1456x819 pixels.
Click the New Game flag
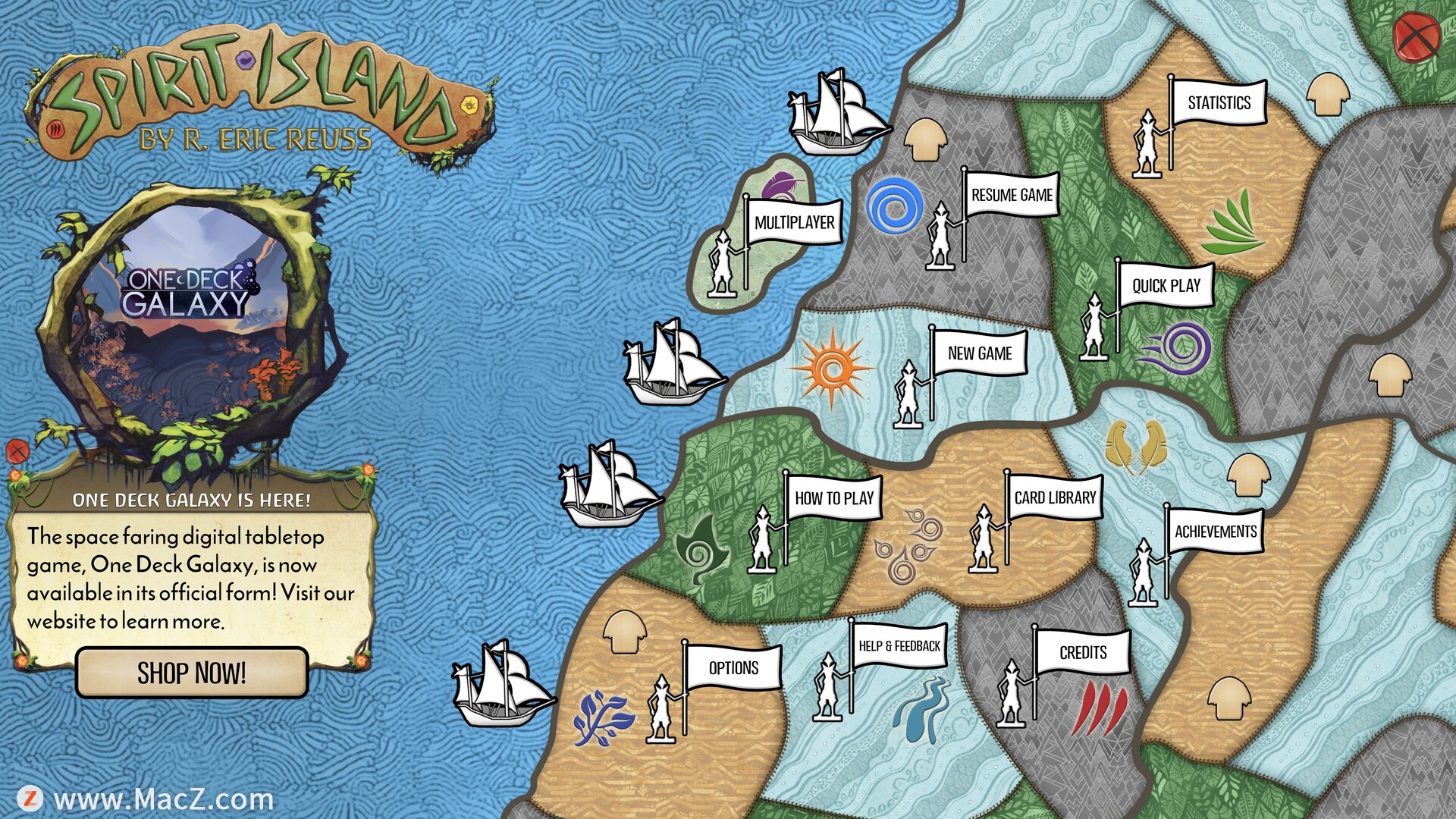point(979,353)
